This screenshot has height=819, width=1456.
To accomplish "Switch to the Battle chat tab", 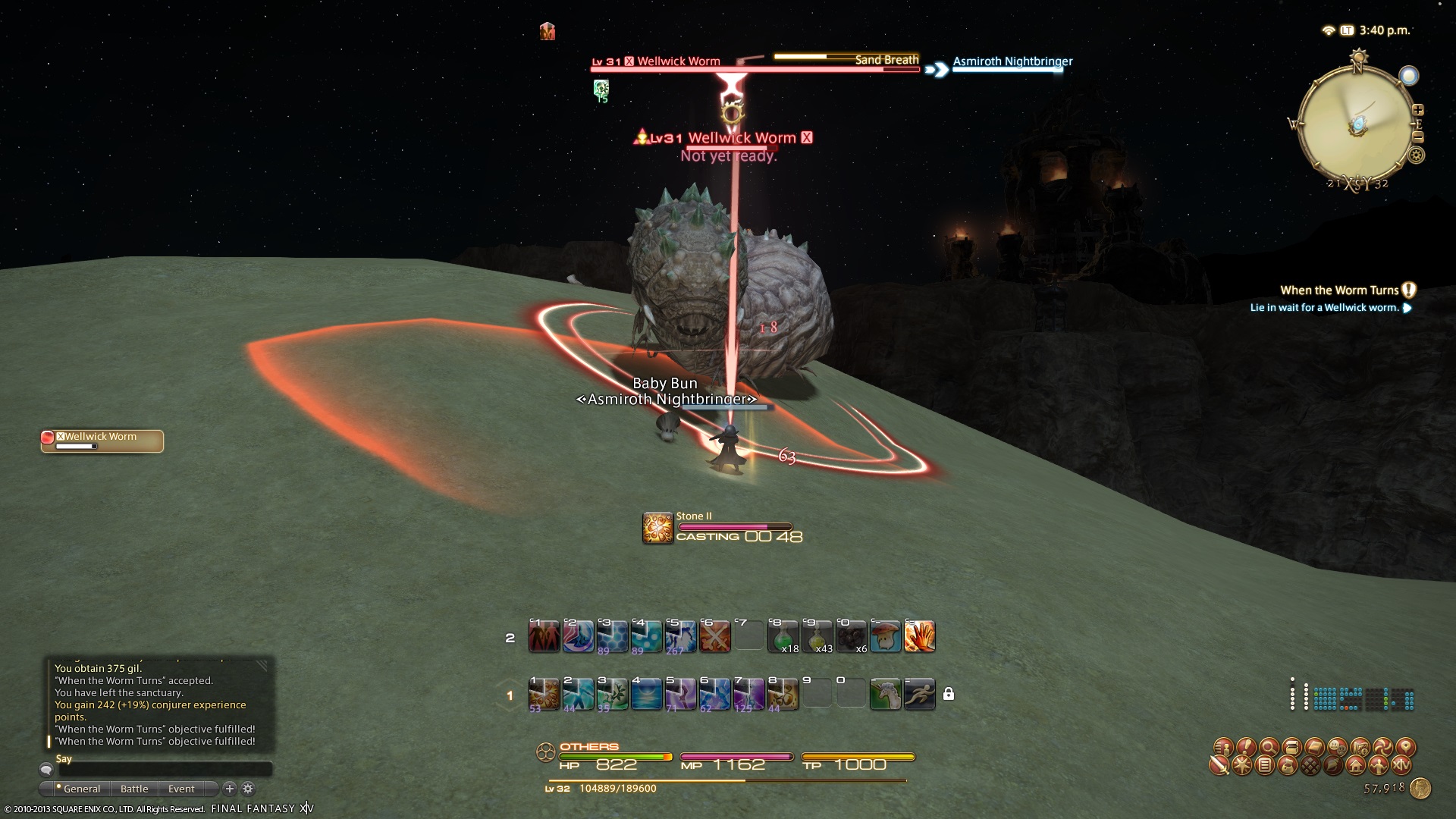I will pos(134,789).
